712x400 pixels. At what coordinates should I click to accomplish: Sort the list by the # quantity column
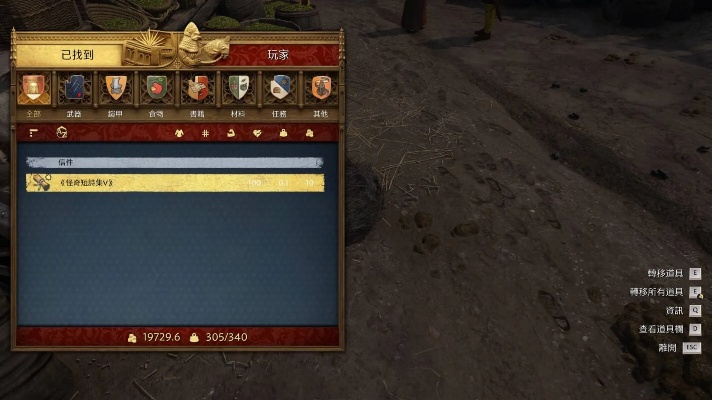pyautogui.click(x=206, y=133)
